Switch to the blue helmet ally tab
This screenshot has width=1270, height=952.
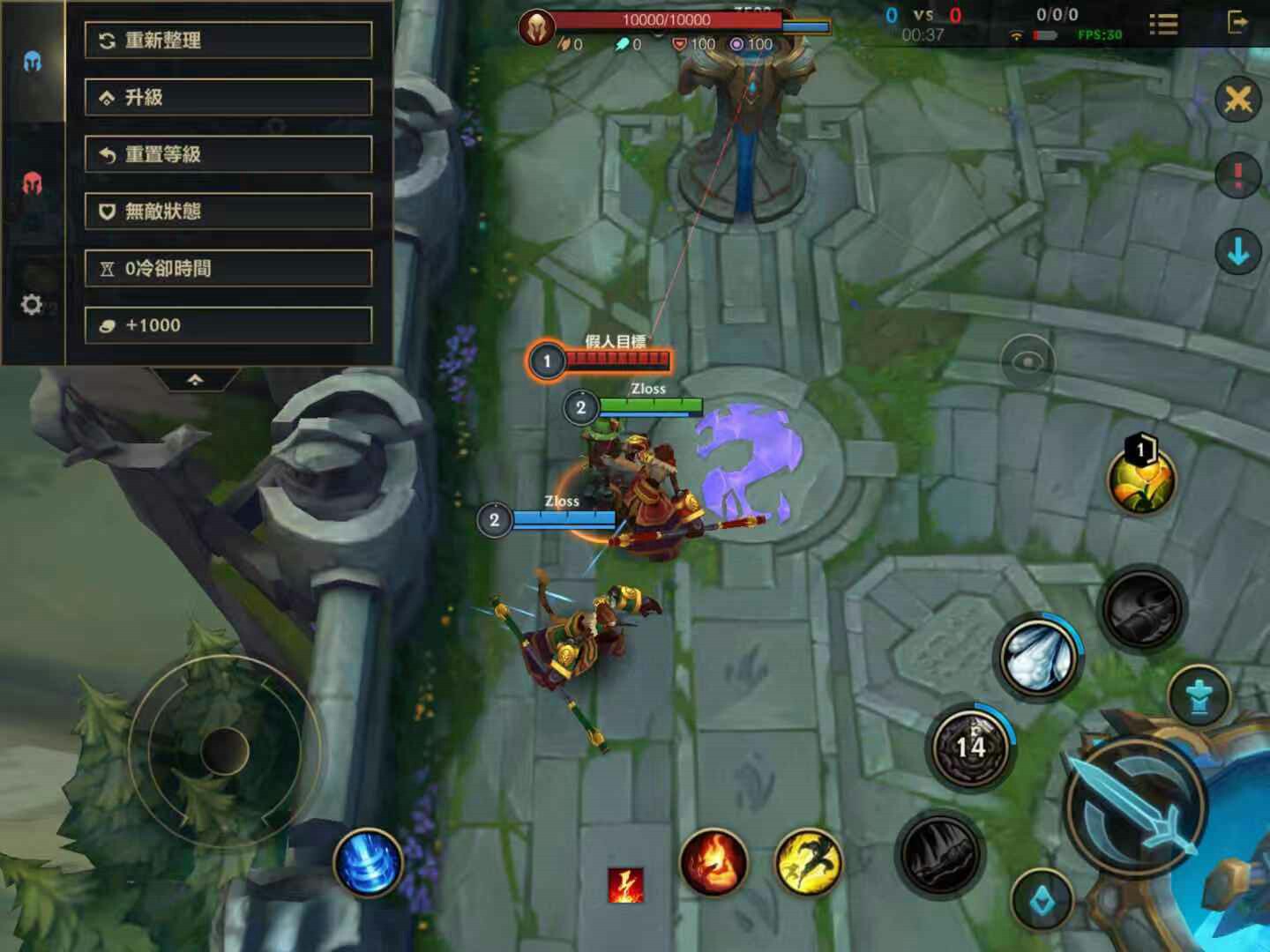33,62
